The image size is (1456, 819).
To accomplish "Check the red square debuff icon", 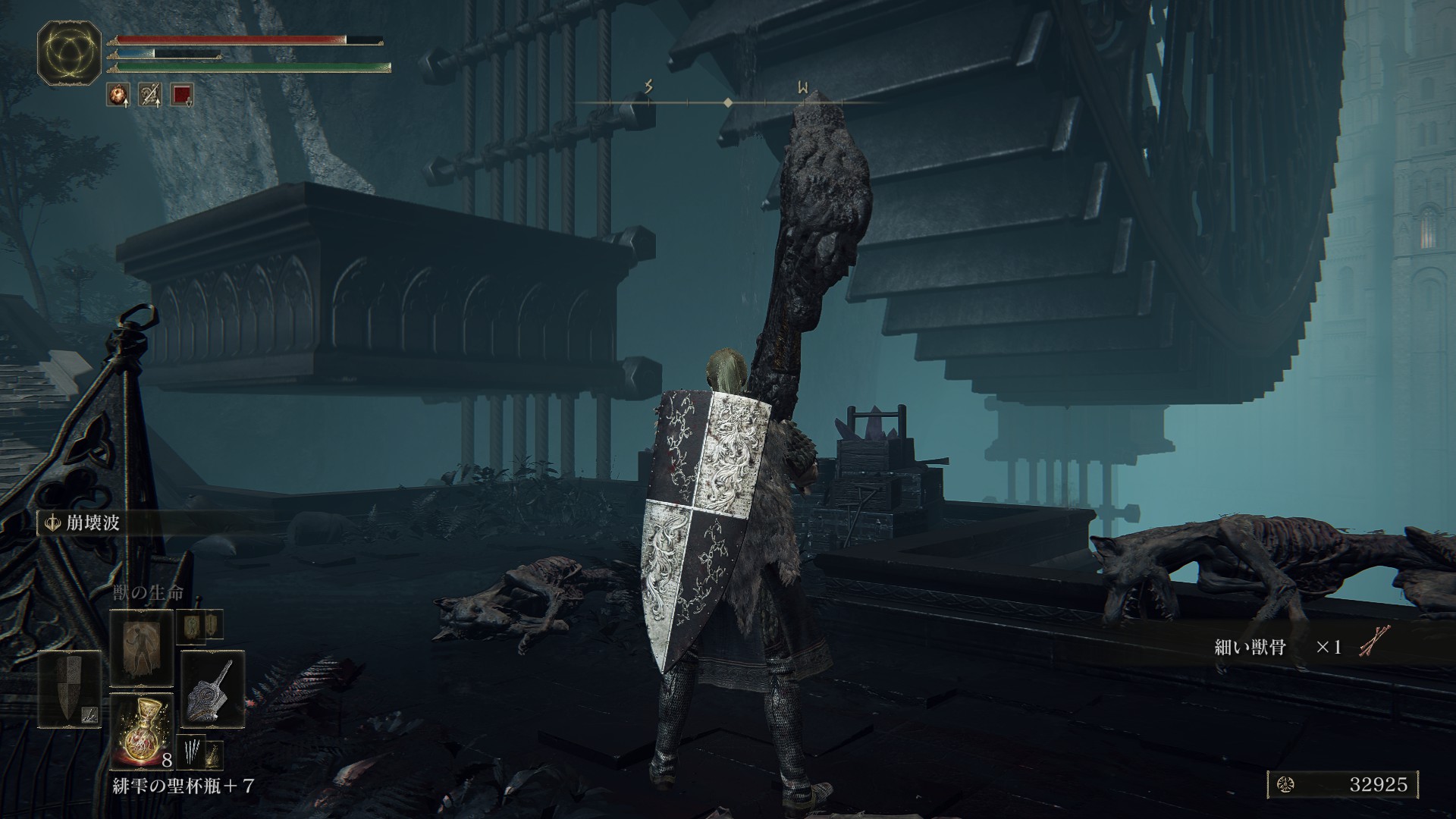I will coord(182,95).
